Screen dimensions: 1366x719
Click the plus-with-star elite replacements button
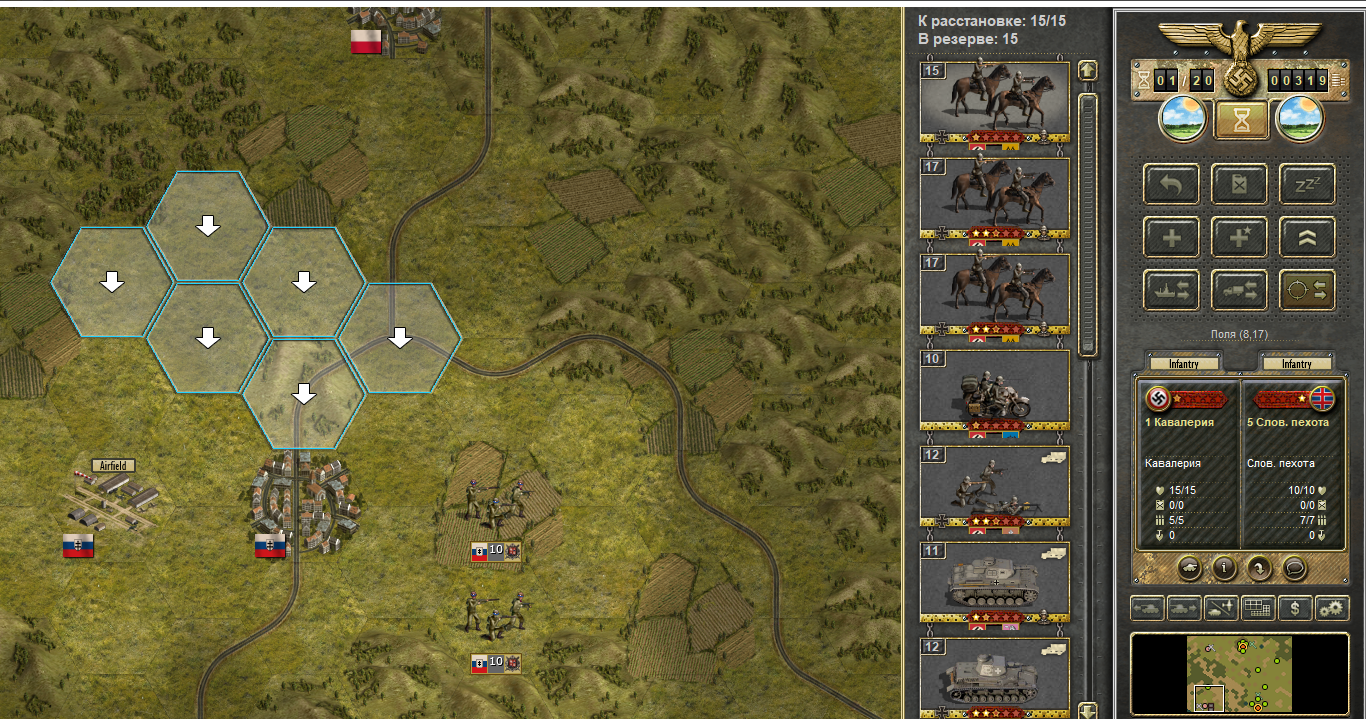[x=1240, y=237]
